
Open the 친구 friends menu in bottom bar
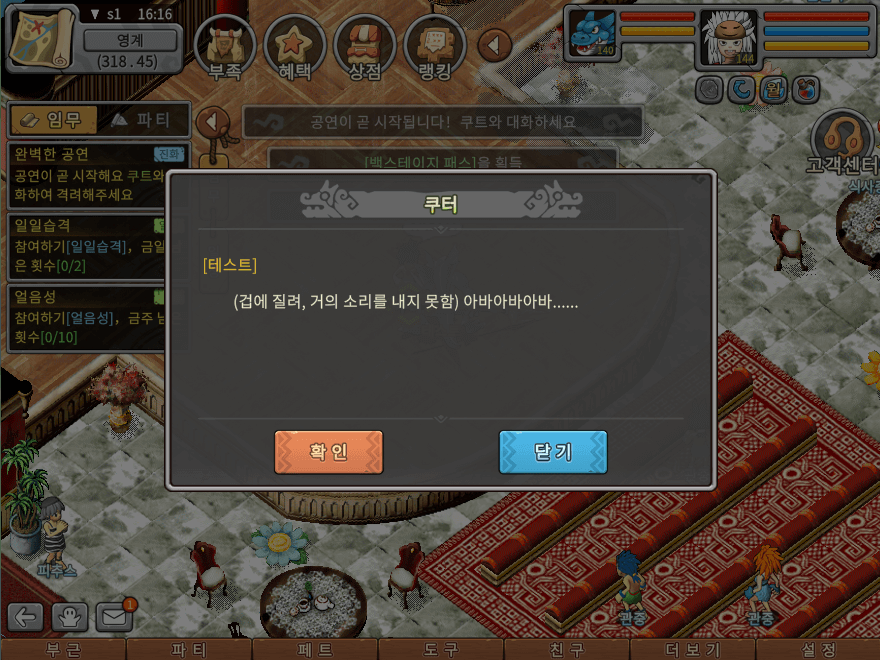coord(566,650)
